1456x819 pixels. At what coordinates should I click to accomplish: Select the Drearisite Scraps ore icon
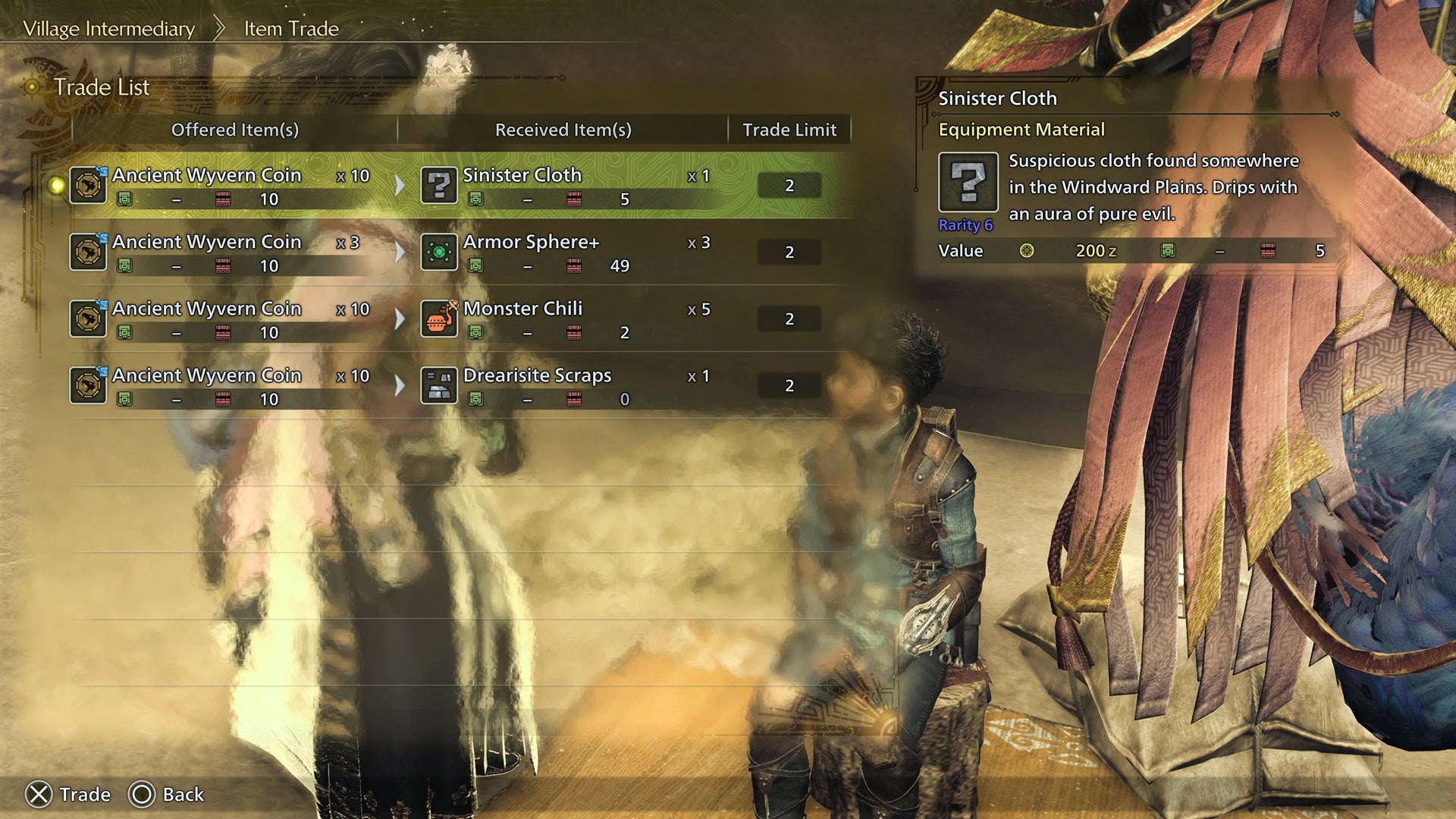tap(438, 385)
